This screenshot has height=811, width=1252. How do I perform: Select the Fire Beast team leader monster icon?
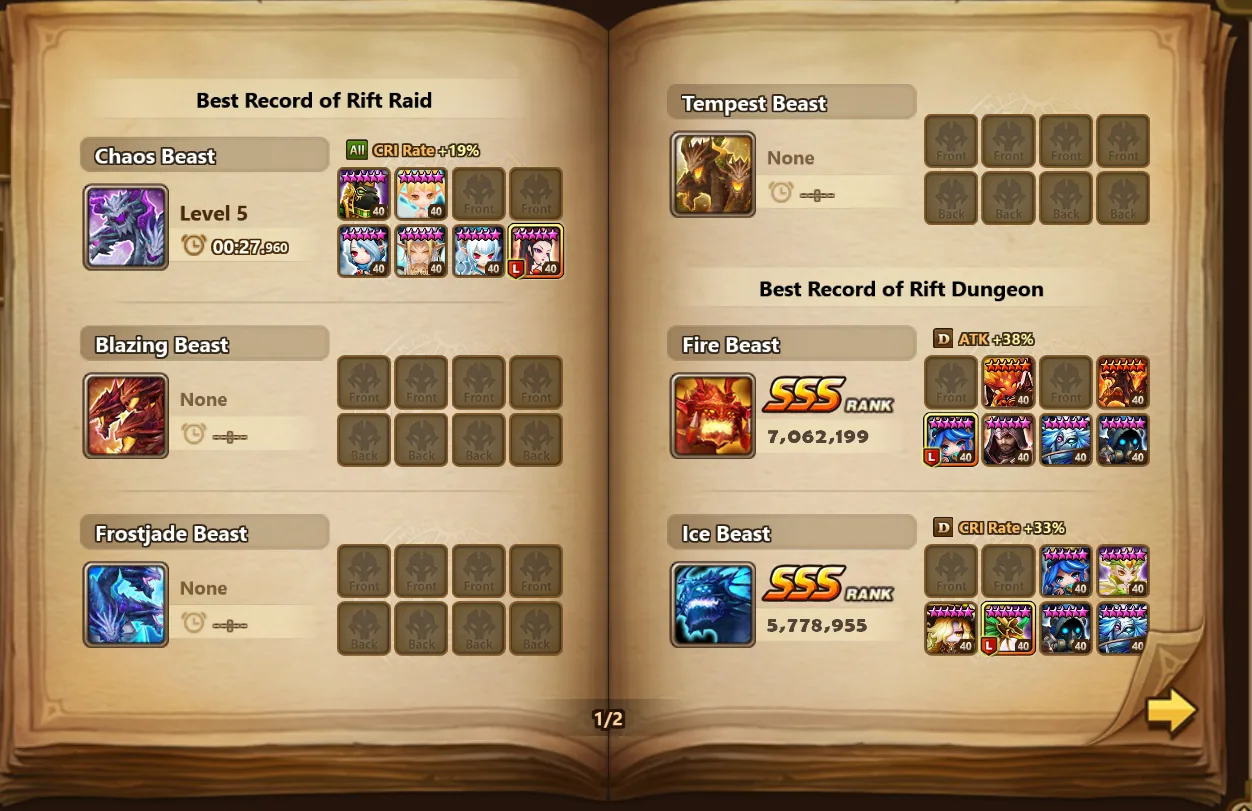click(951, 441)
